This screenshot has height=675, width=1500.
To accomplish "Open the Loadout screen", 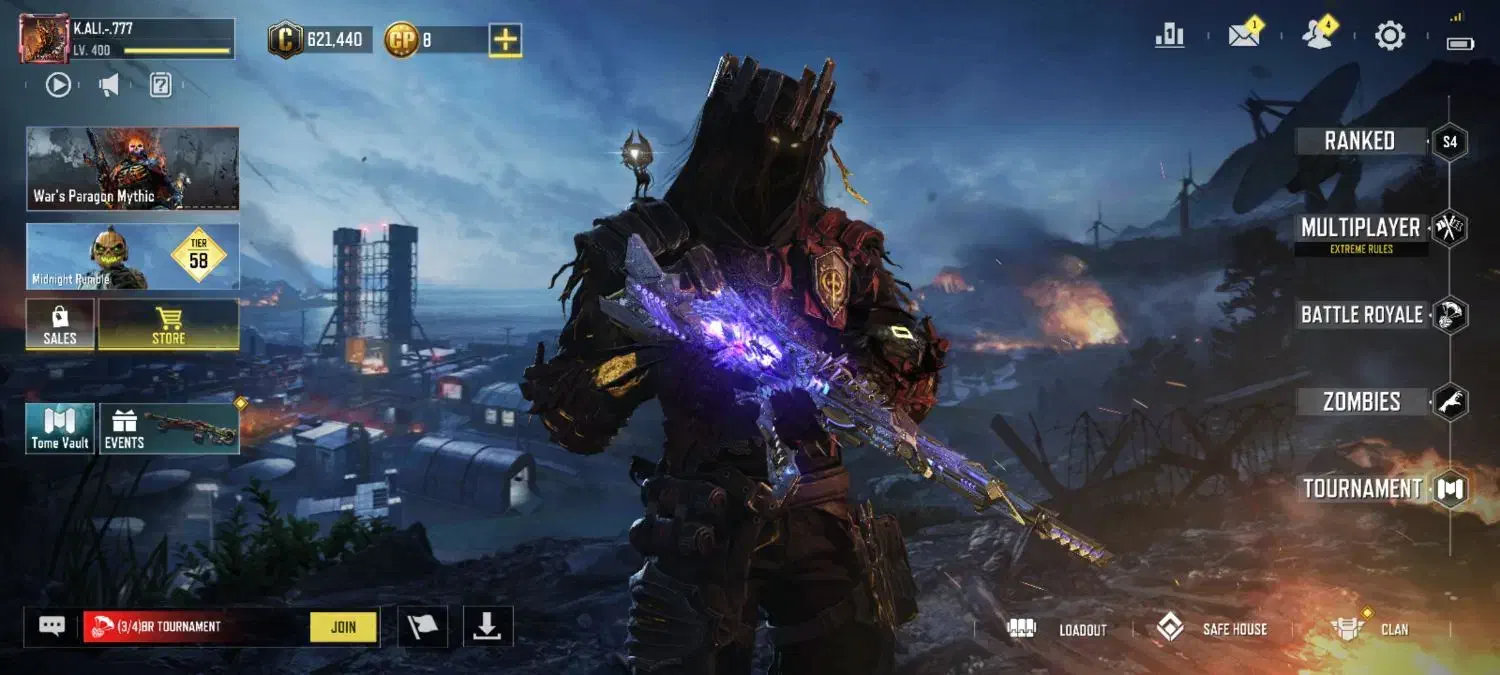I will click(x=1063, y=629).
